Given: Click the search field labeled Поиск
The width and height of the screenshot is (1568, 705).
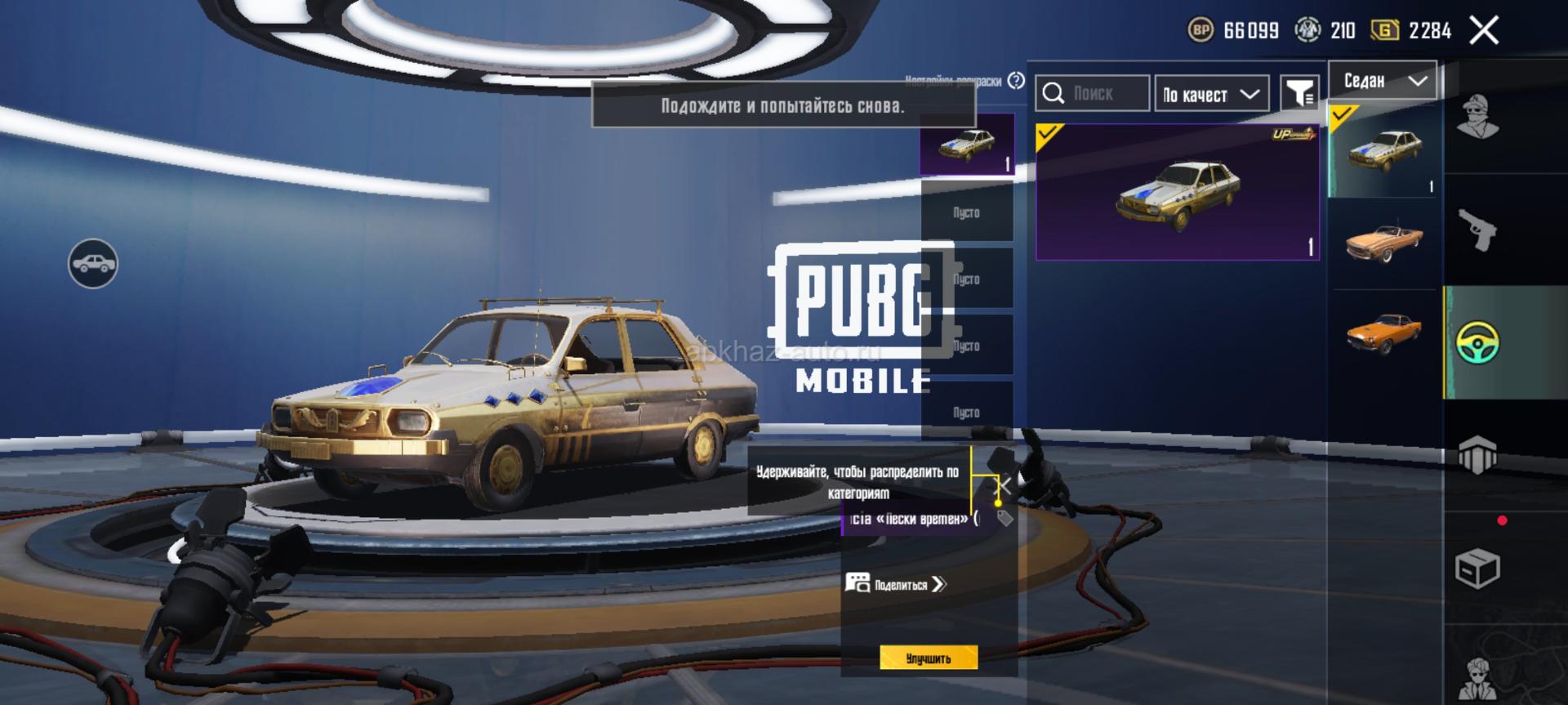Looking at the screenshot, I should pyautogui.click(x=1093, y=94).
